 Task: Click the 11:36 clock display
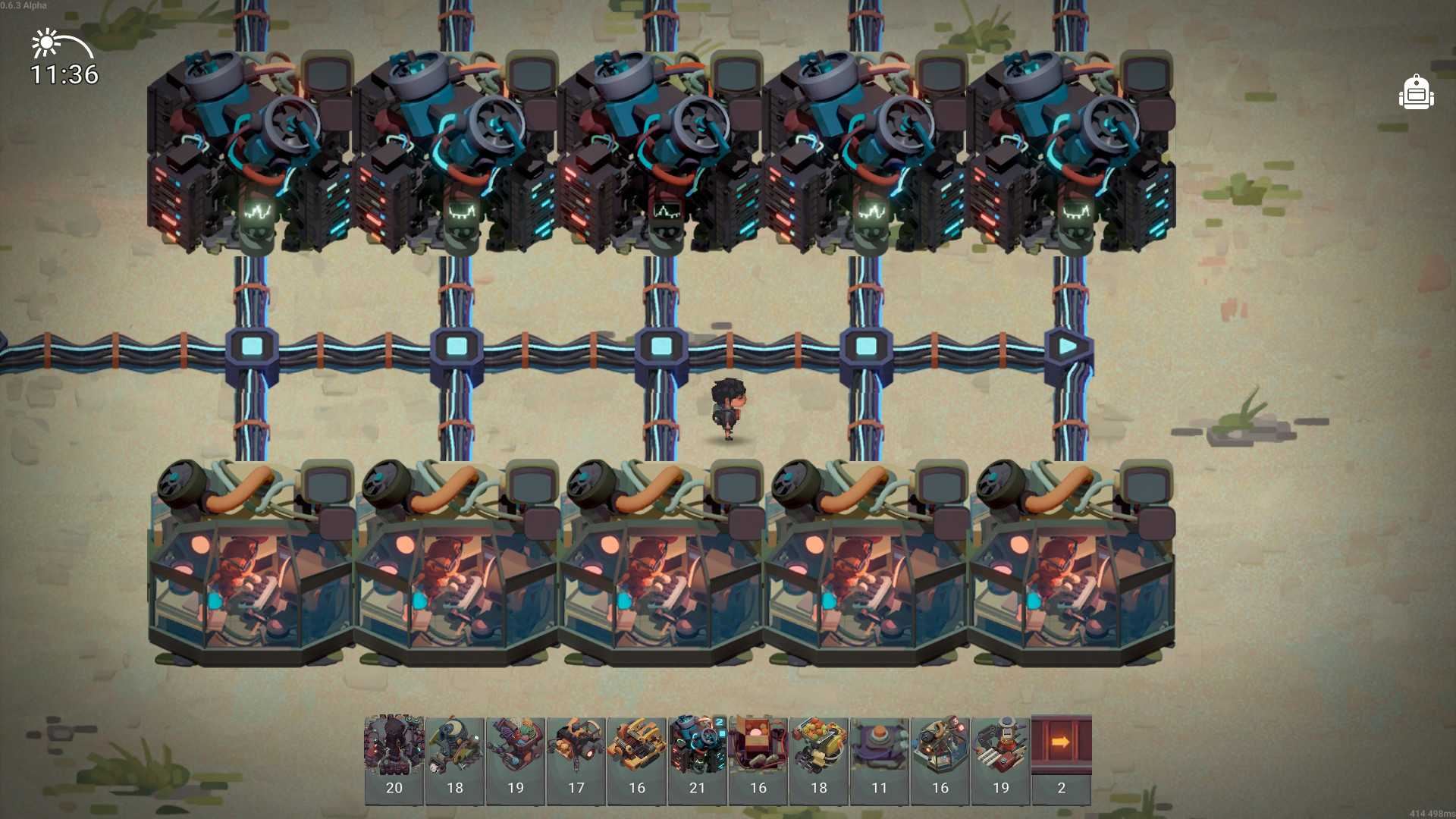point(63,74)
